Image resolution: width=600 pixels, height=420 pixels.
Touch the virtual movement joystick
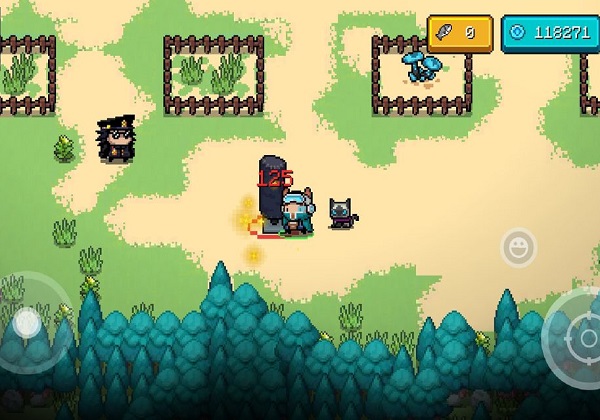click(27, 322)
